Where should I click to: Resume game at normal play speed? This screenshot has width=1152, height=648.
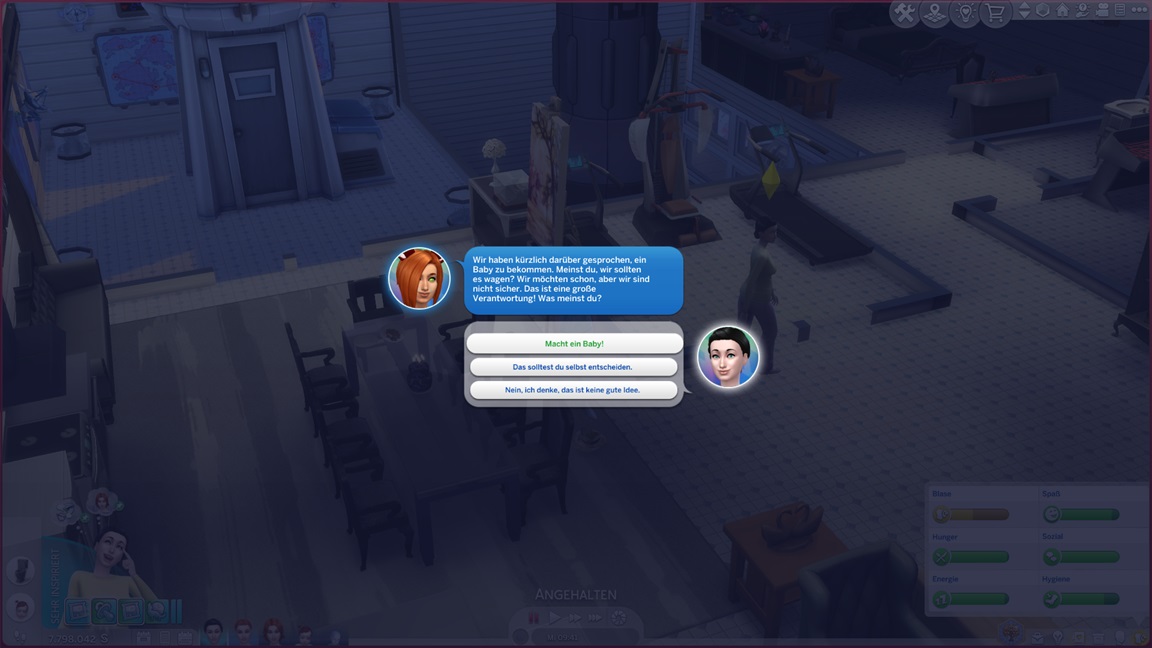(555, 618)
